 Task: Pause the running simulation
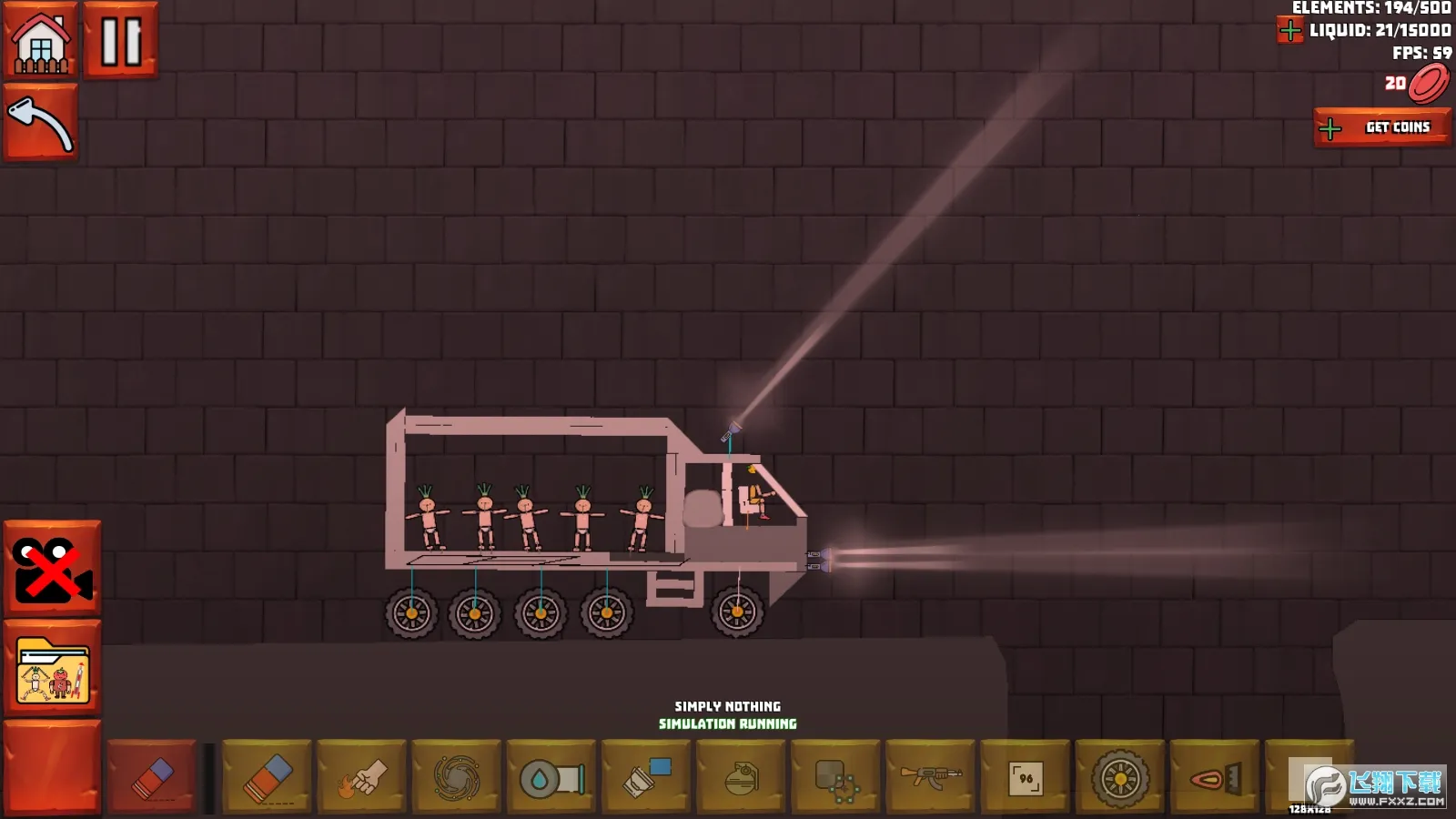(x=121, y=41)
